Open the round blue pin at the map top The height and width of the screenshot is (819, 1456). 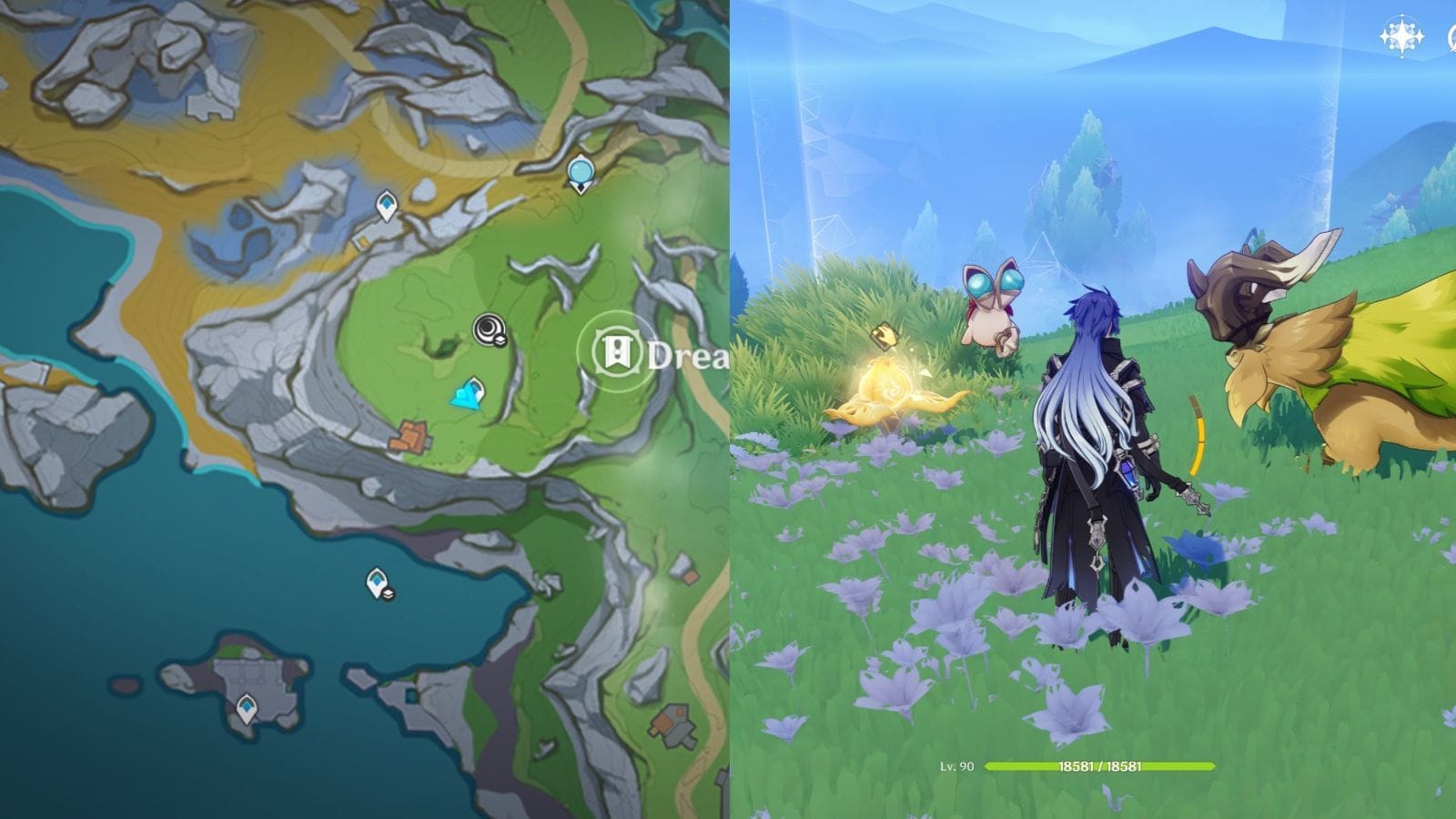coord(581,170)
